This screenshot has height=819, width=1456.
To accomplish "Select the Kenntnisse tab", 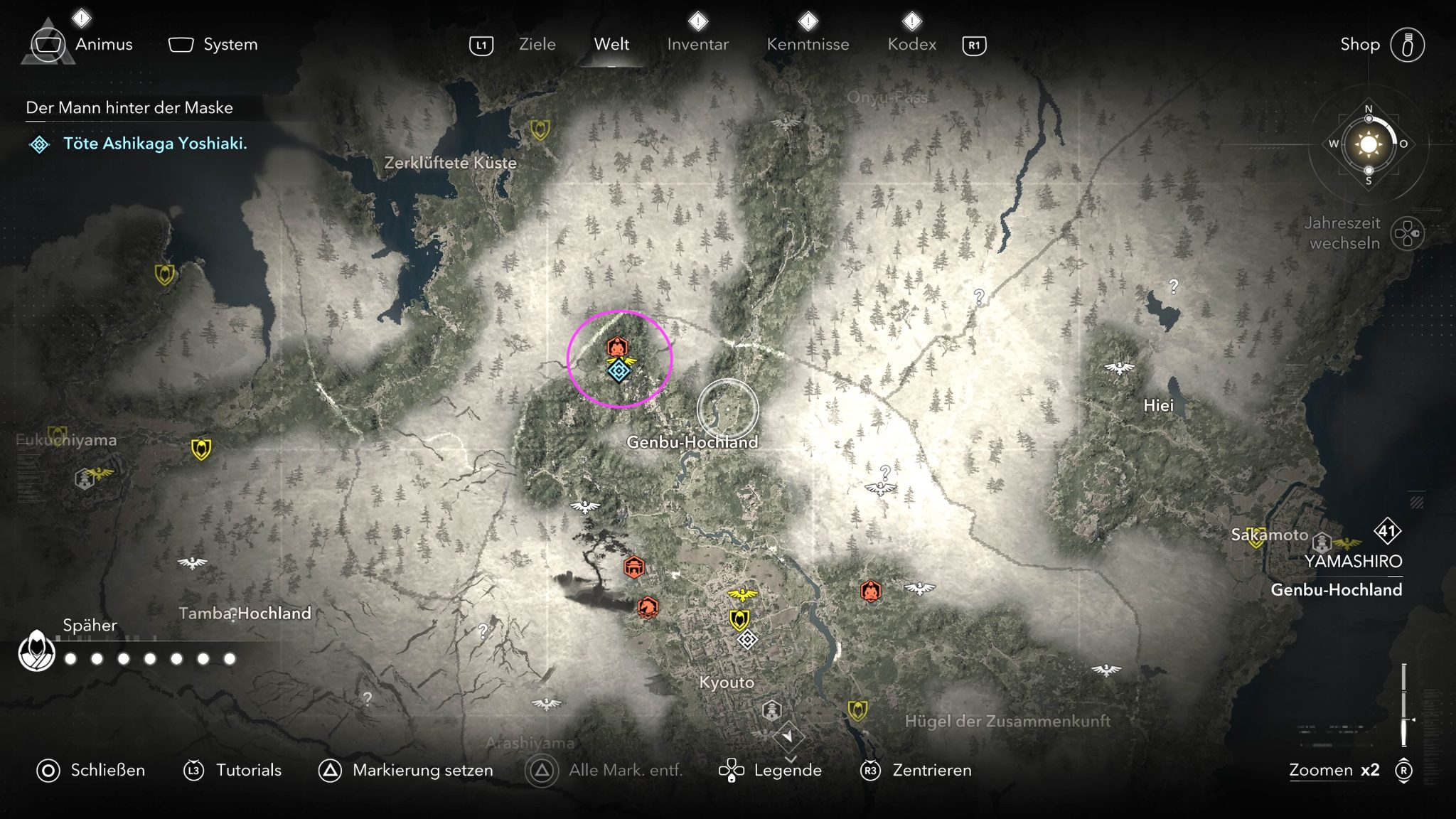I will click(808, 45).
